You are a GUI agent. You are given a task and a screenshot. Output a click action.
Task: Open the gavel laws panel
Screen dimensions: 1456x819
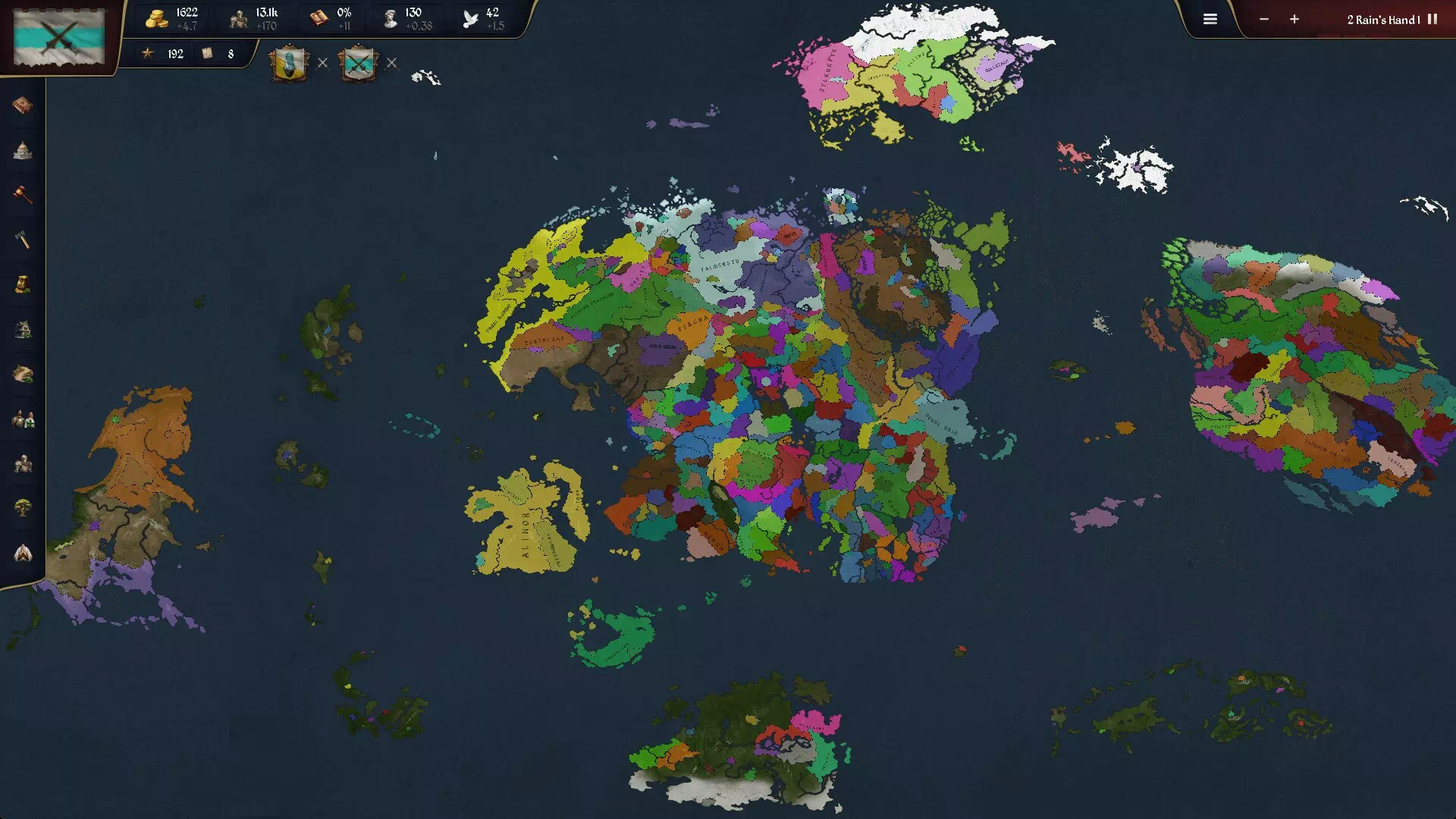[x=23, y=195]
